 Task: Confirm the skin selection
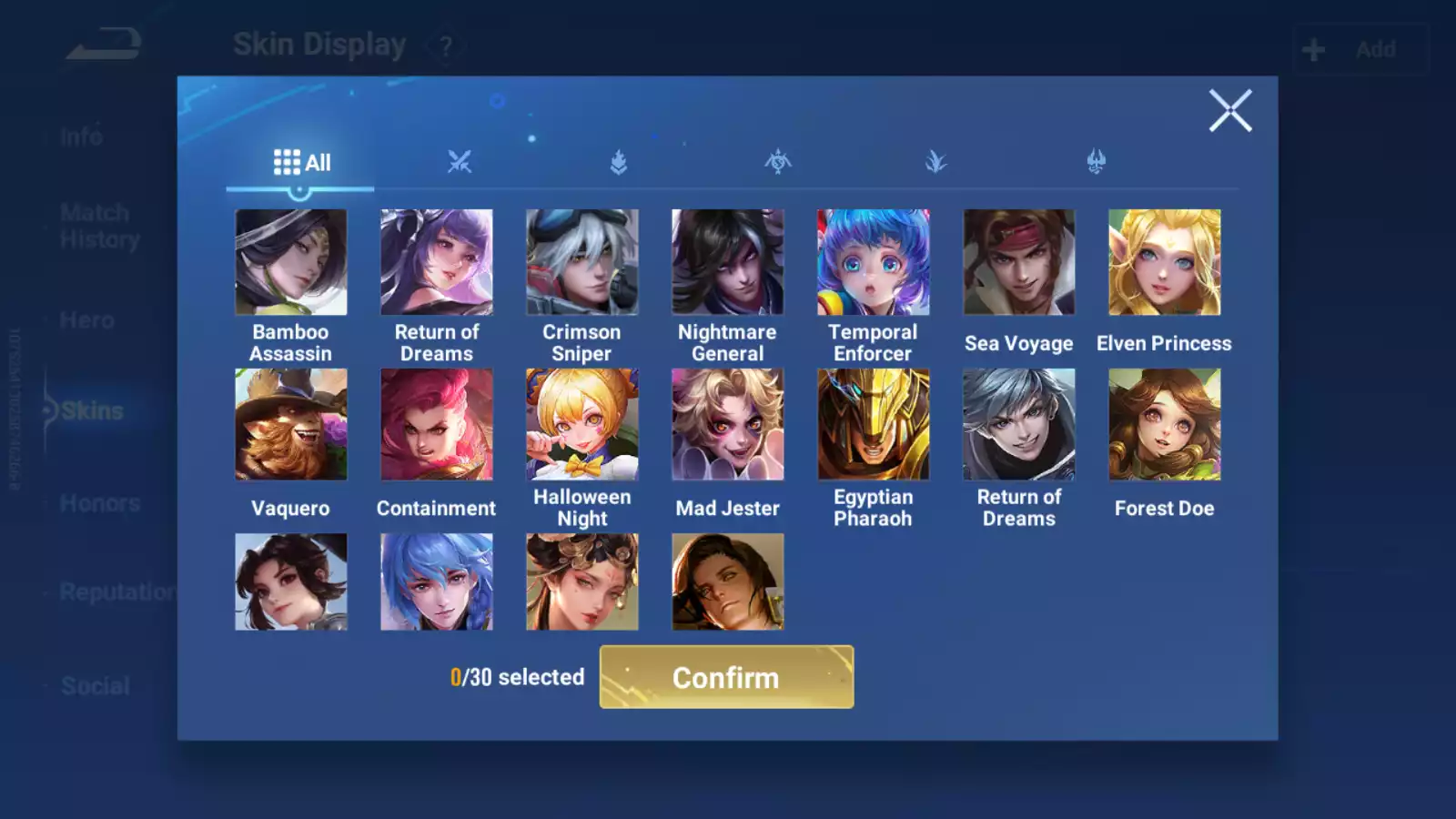coord(726,677)
